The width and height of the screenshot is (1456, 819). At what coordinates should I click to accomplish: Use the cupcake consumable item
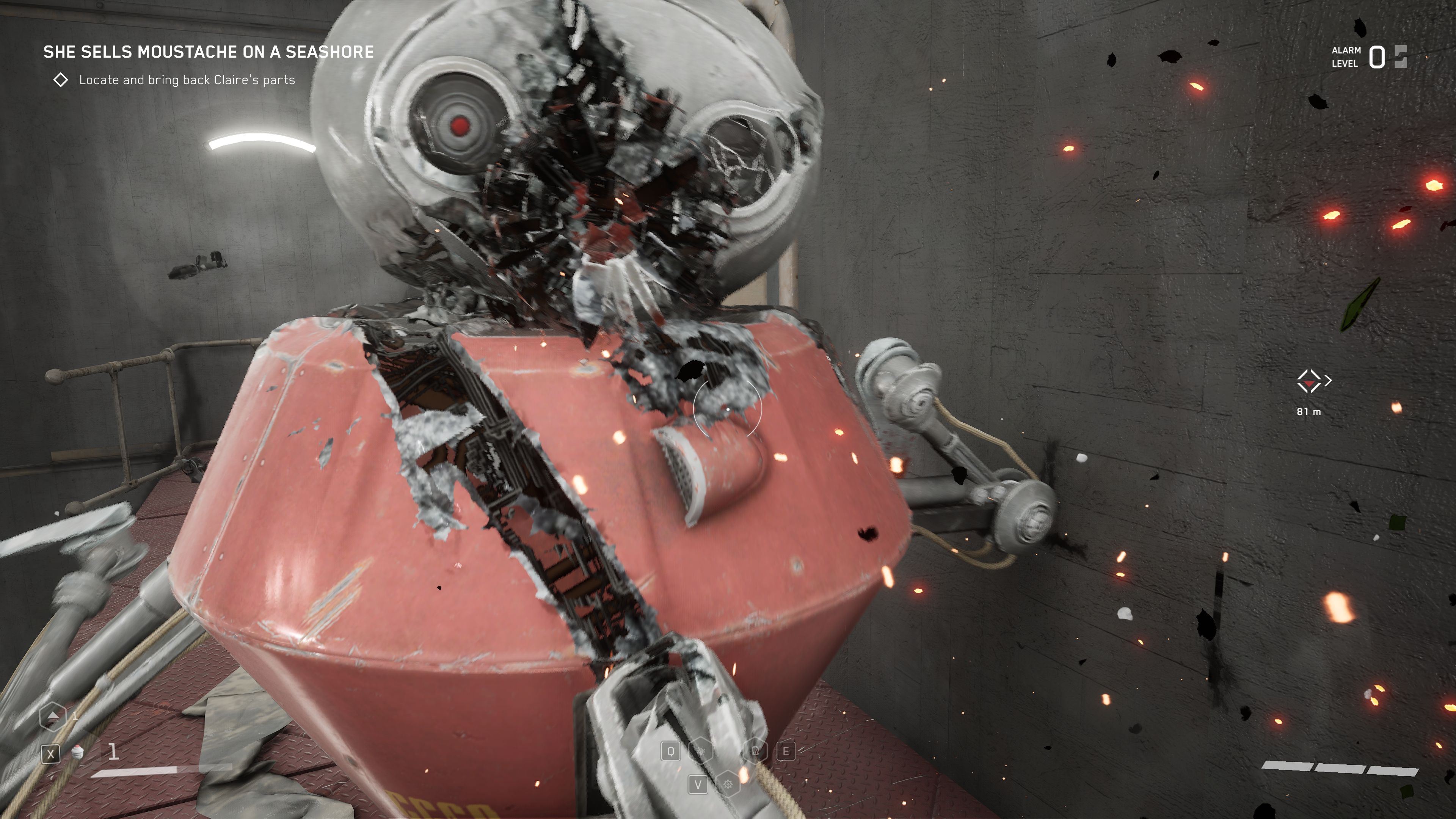click(78, 752)
